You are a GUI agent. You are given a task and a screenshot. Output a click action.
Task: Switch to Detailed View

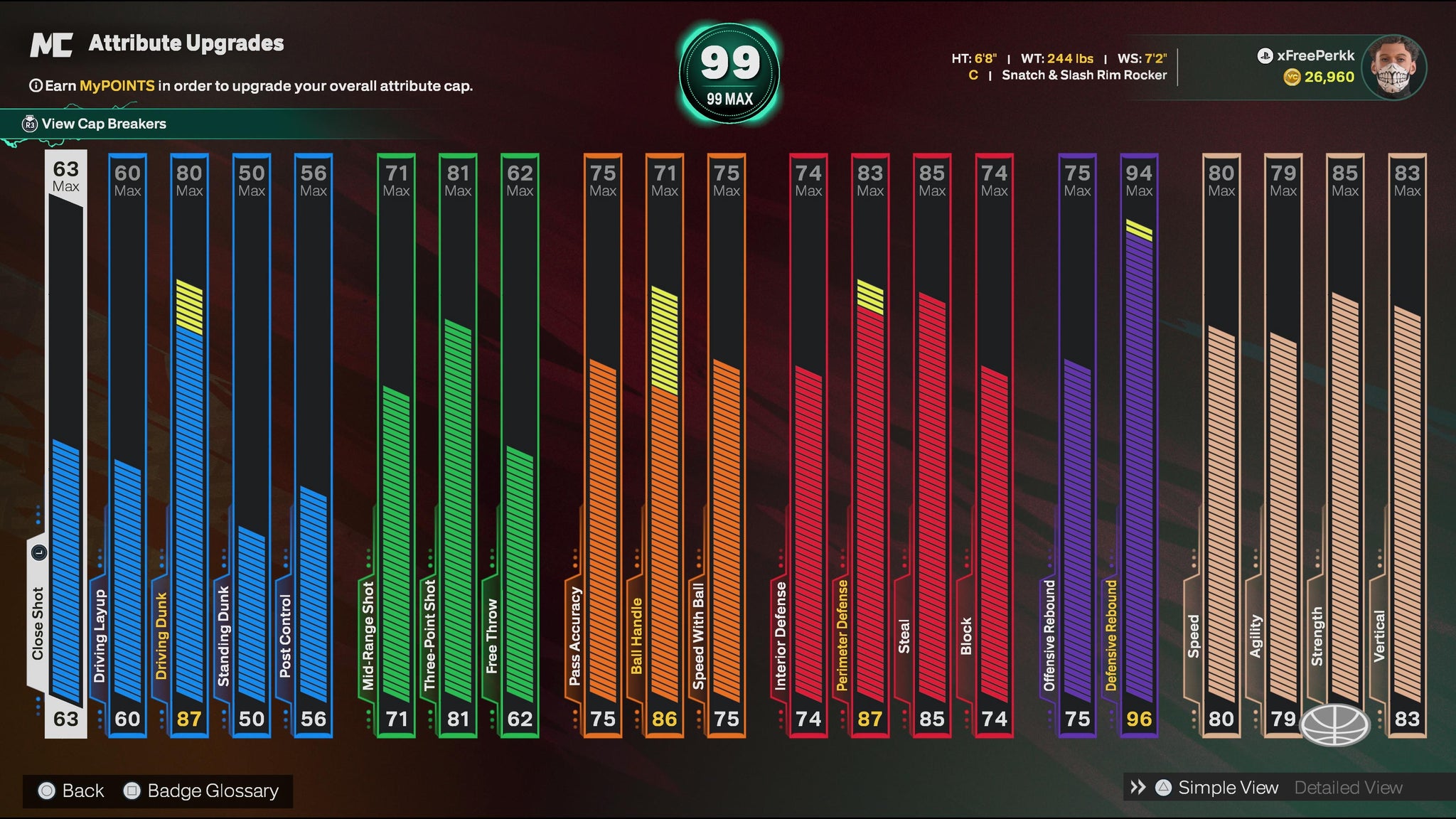1348,788
